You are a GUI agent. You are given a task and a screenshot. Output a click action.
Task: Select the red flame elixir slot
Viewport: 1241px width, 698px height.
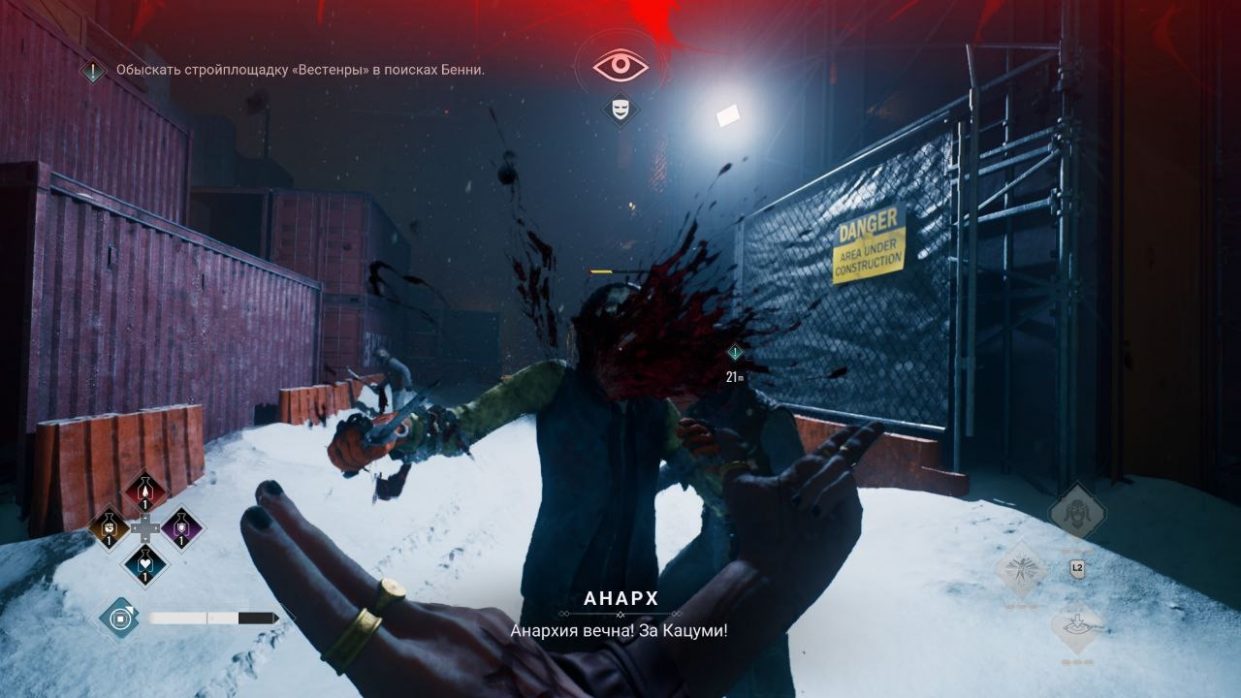coord(146,491)
